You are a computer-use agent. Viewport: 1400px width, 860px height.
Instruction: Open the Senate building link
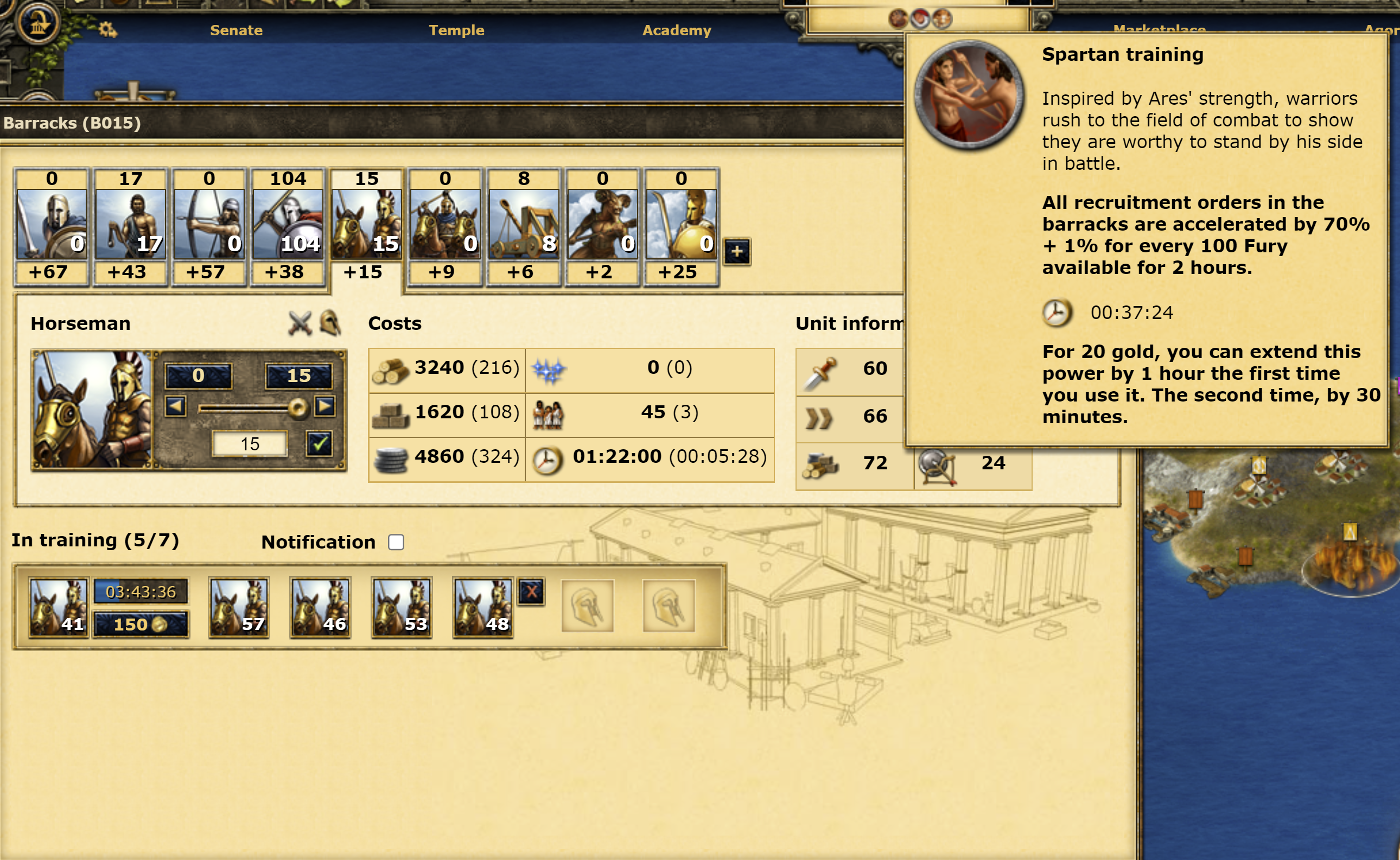click(x=236, y=30)
